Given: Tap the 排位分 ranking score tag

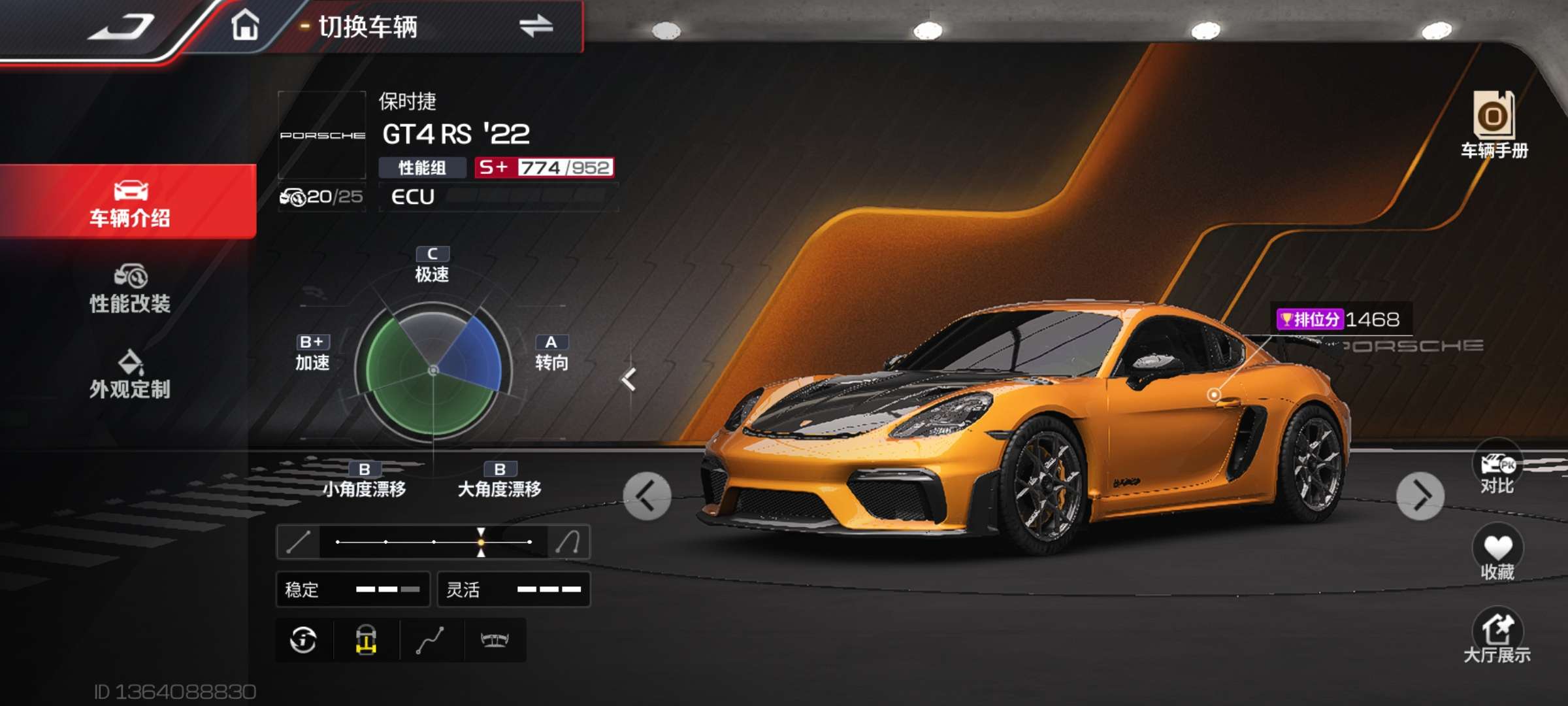Looking at the screenshot, I should pyautogui.click(x=1339, y=320).
